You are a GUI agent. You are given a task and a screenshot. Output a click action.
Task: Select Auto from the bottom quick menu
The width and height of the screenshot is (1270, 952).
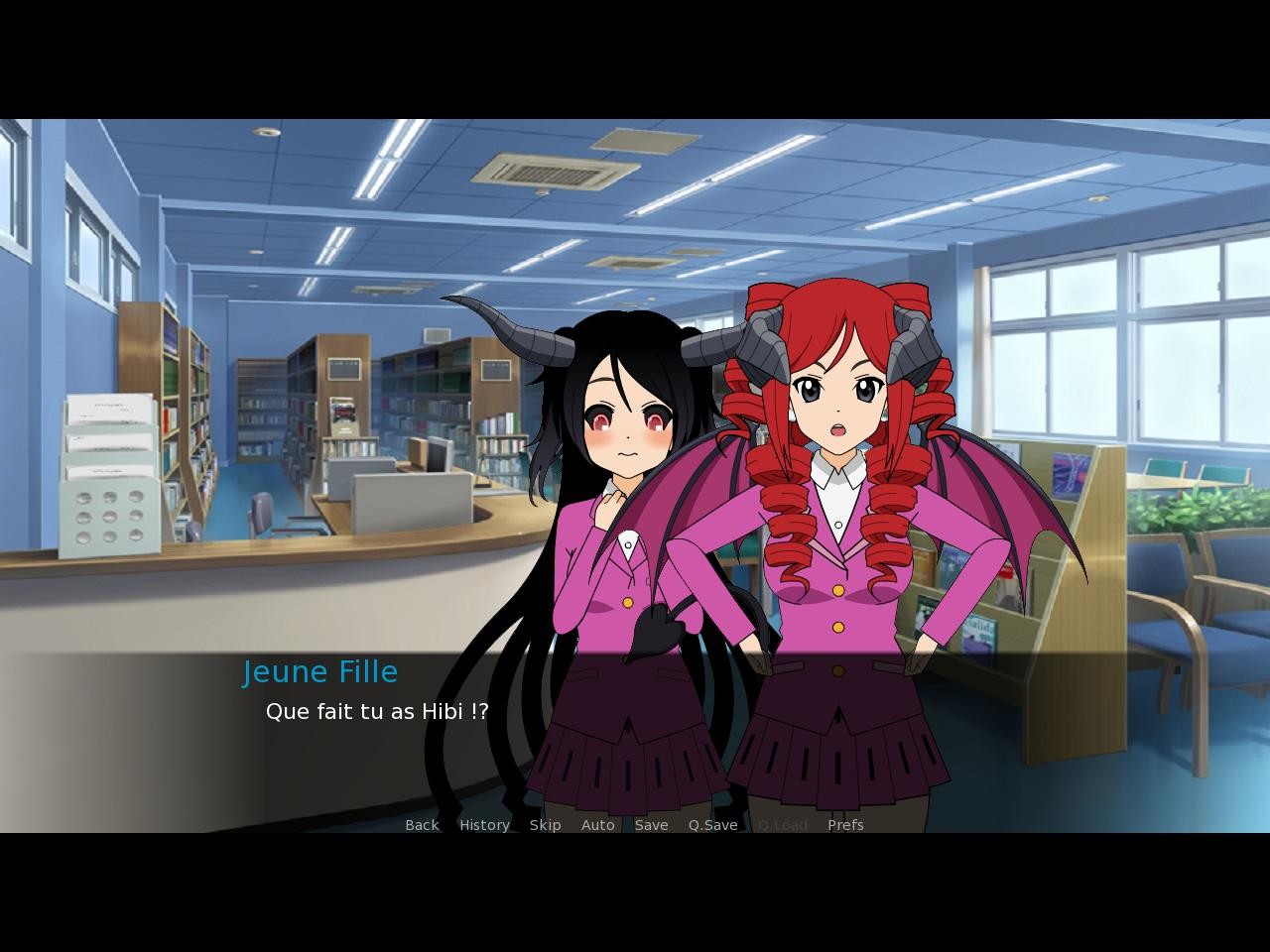click(x=597, y=824)
